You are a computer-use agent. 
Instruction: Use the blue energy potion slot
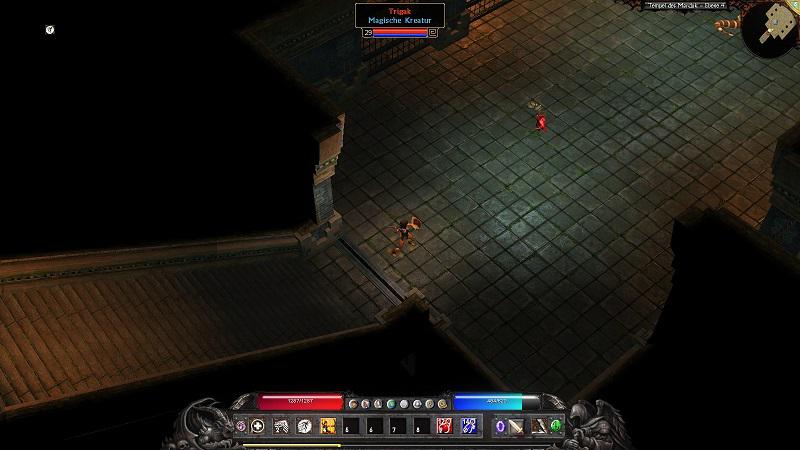(467, 426)
